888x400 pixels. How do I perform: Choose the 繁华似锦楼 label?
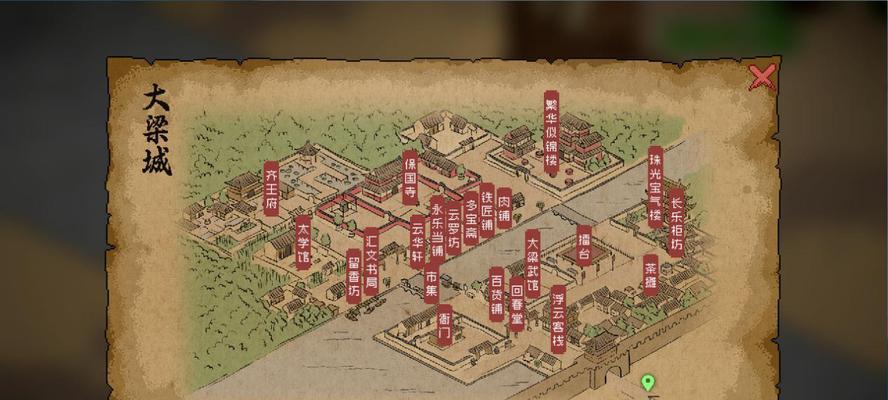tap(551, 133)
